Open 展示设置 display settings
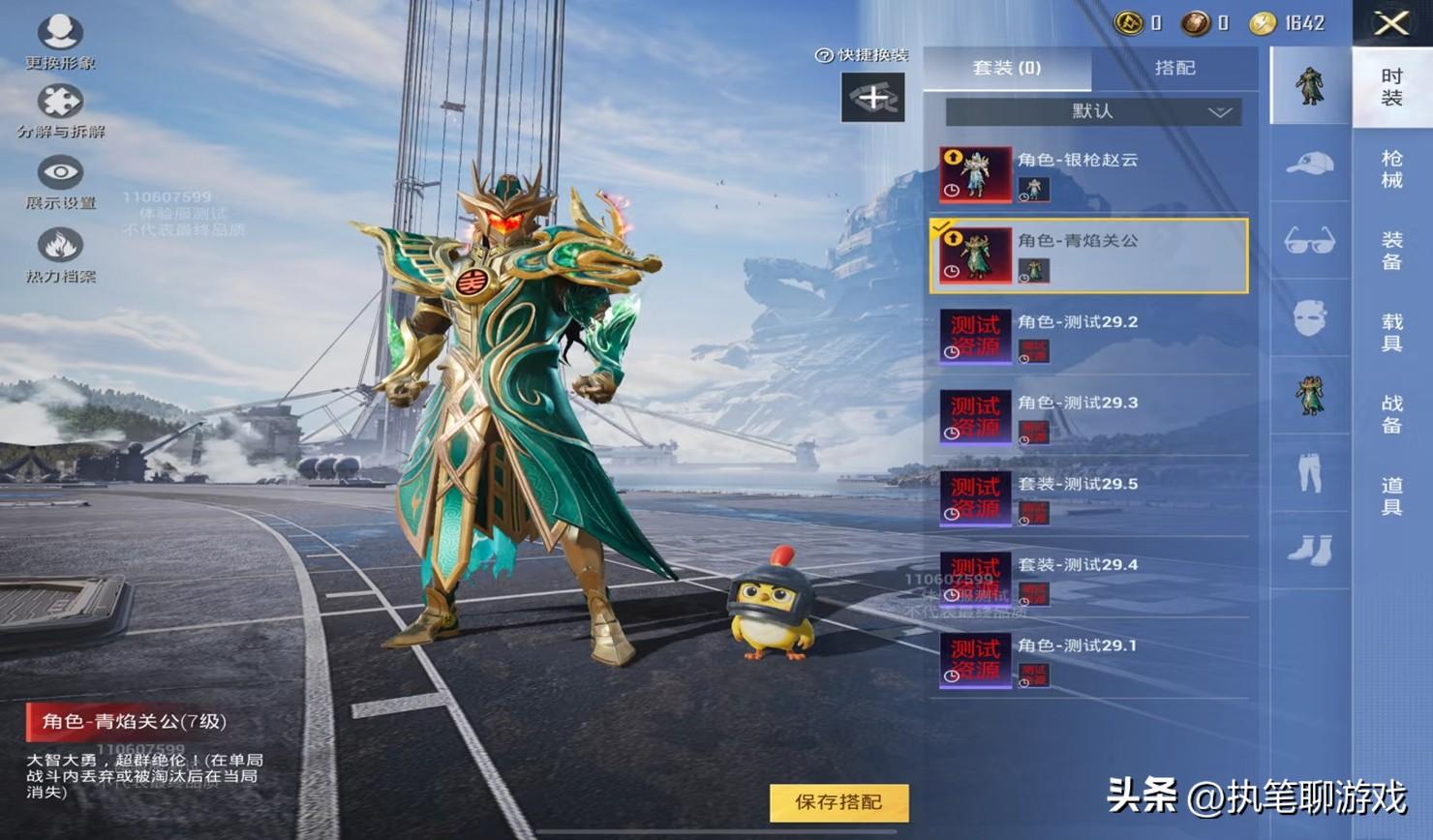 point(60,183)
